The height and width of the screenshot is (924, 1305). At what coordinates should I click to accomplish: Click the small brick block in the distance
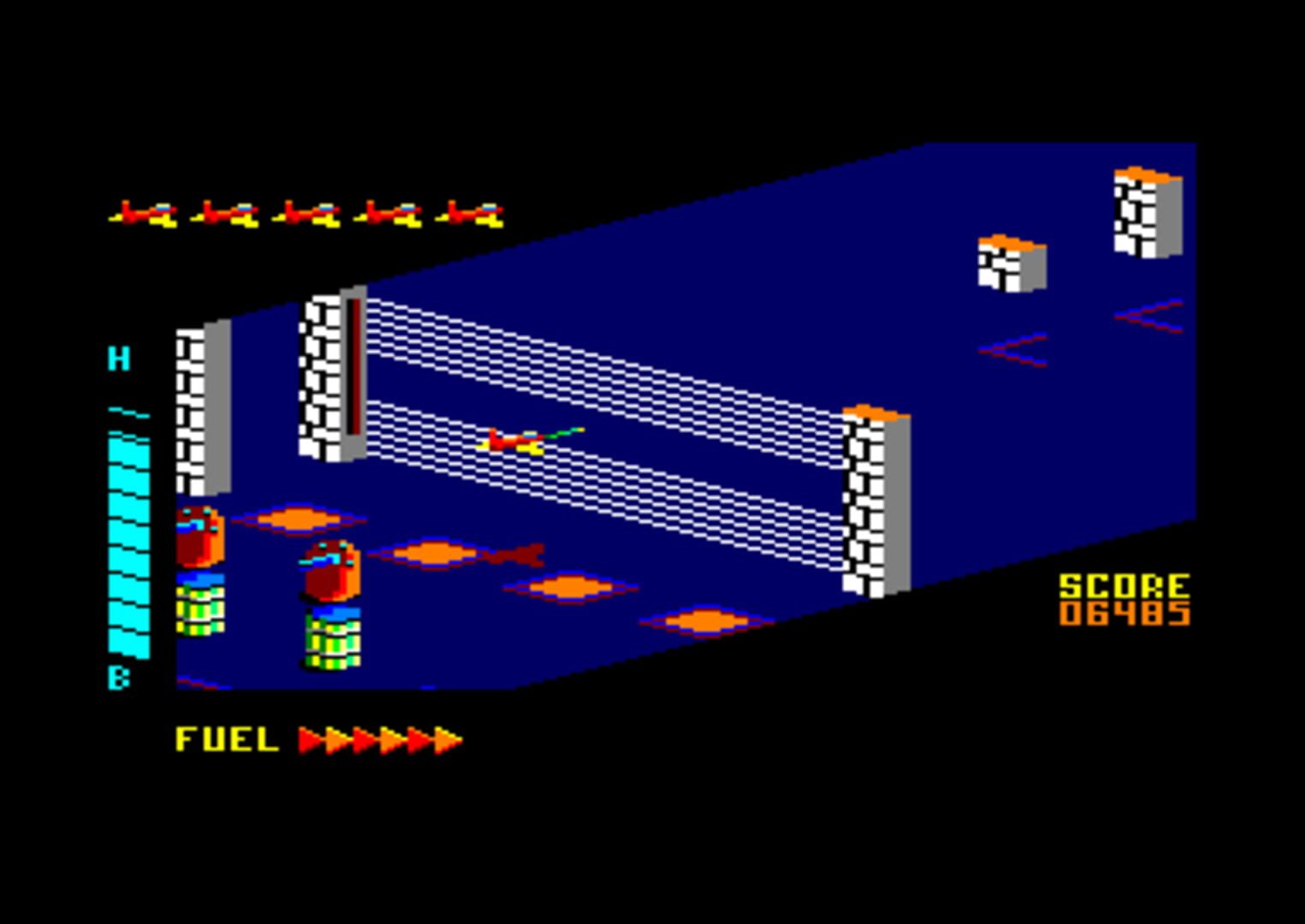1010,264
